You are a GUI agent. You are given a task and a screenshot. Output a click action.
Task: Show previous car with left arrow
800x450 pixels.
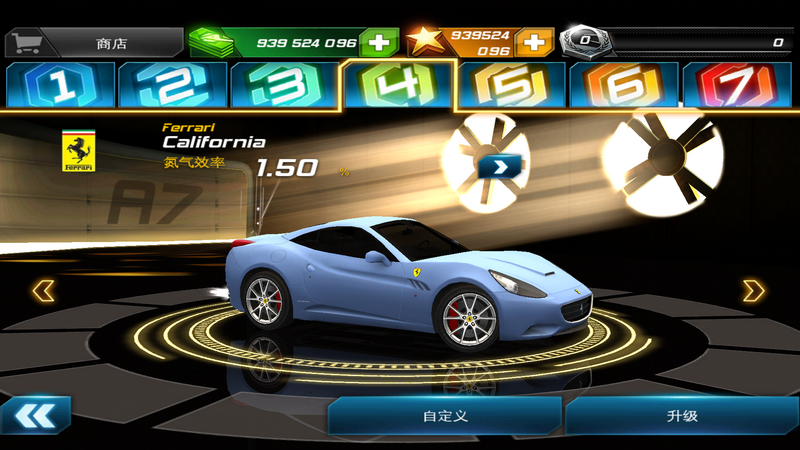pyautogui.click(x=43, y=291)
